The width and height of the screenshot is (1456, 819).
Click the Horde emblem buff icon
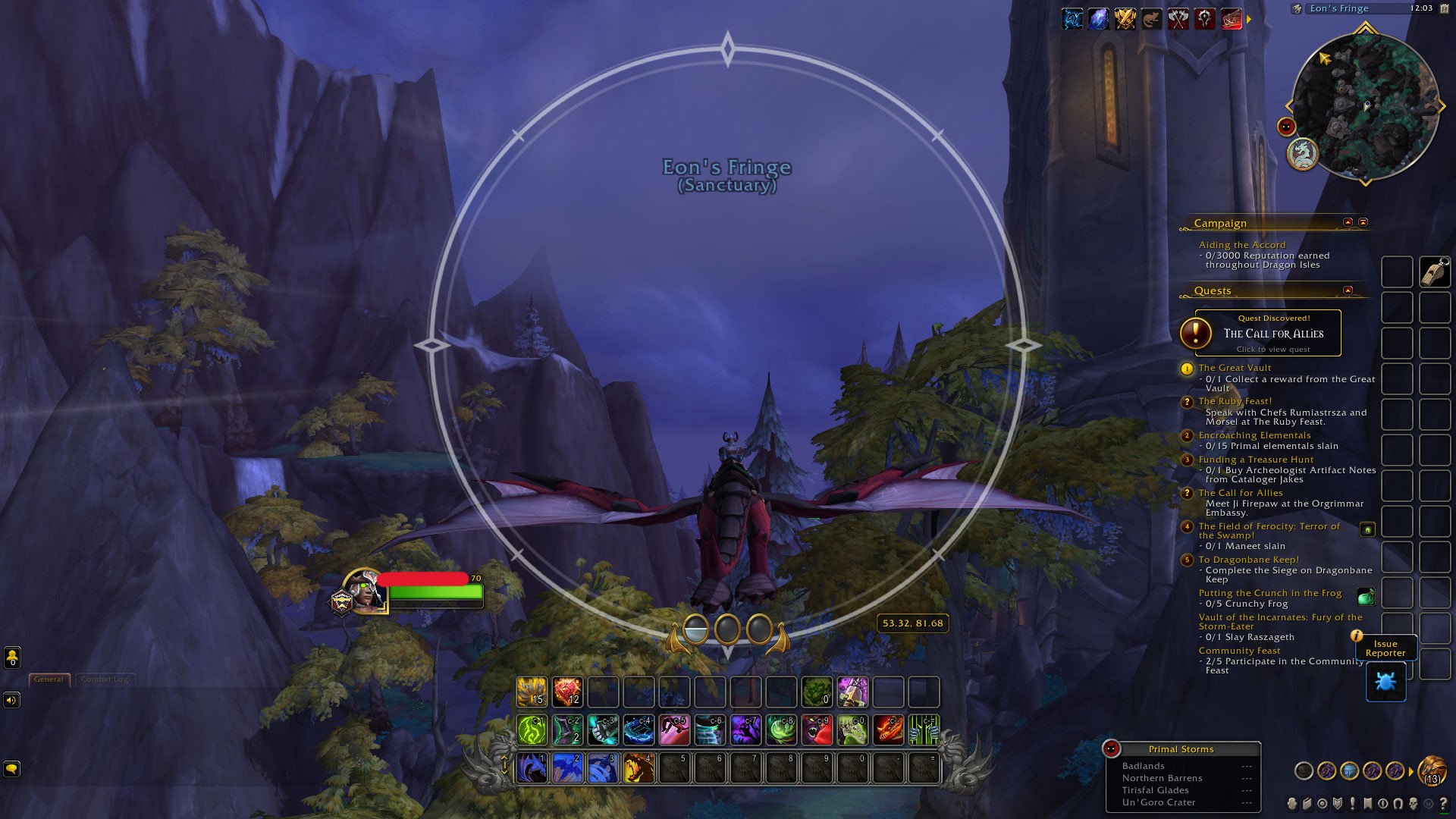[x=1205, y=19]
